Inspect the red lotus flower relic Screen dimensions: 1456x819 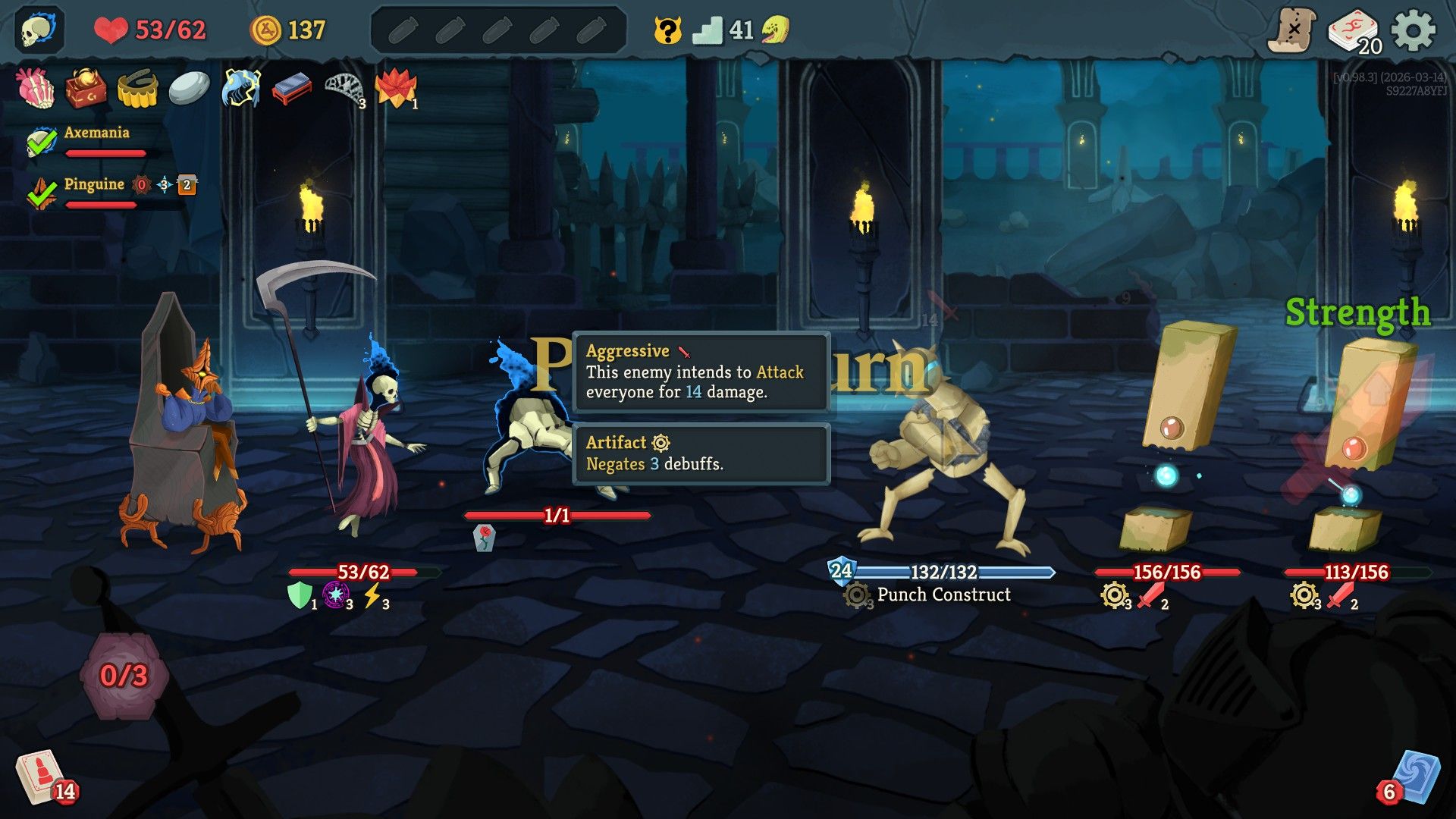pos(396,89)
